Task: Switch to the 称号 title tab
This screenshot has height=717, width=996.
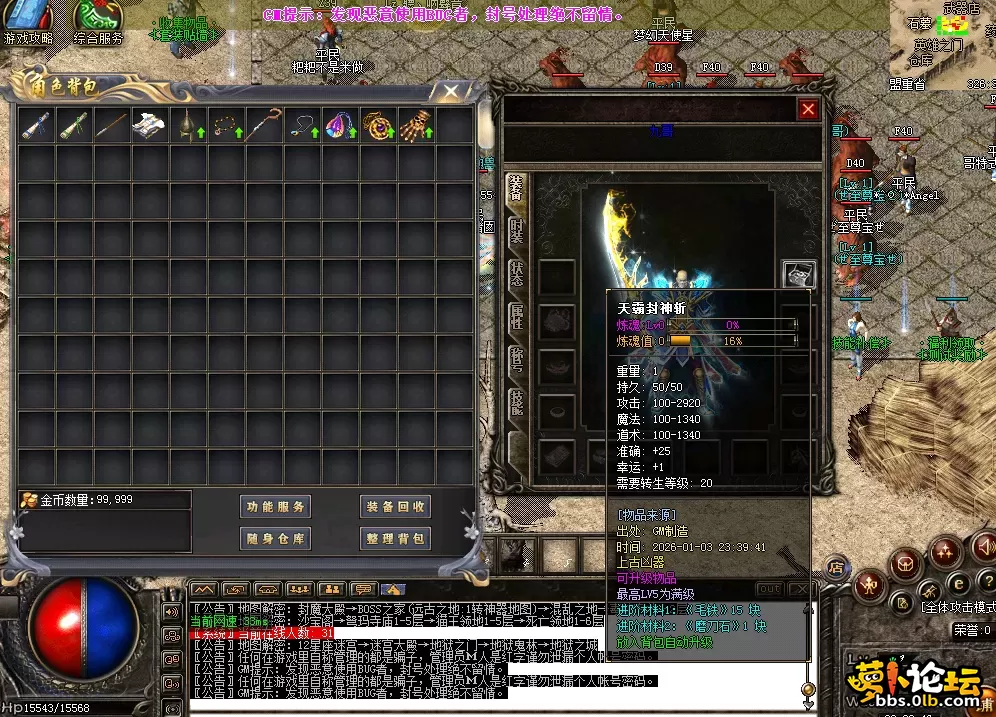Action: [x=516, y=359]
